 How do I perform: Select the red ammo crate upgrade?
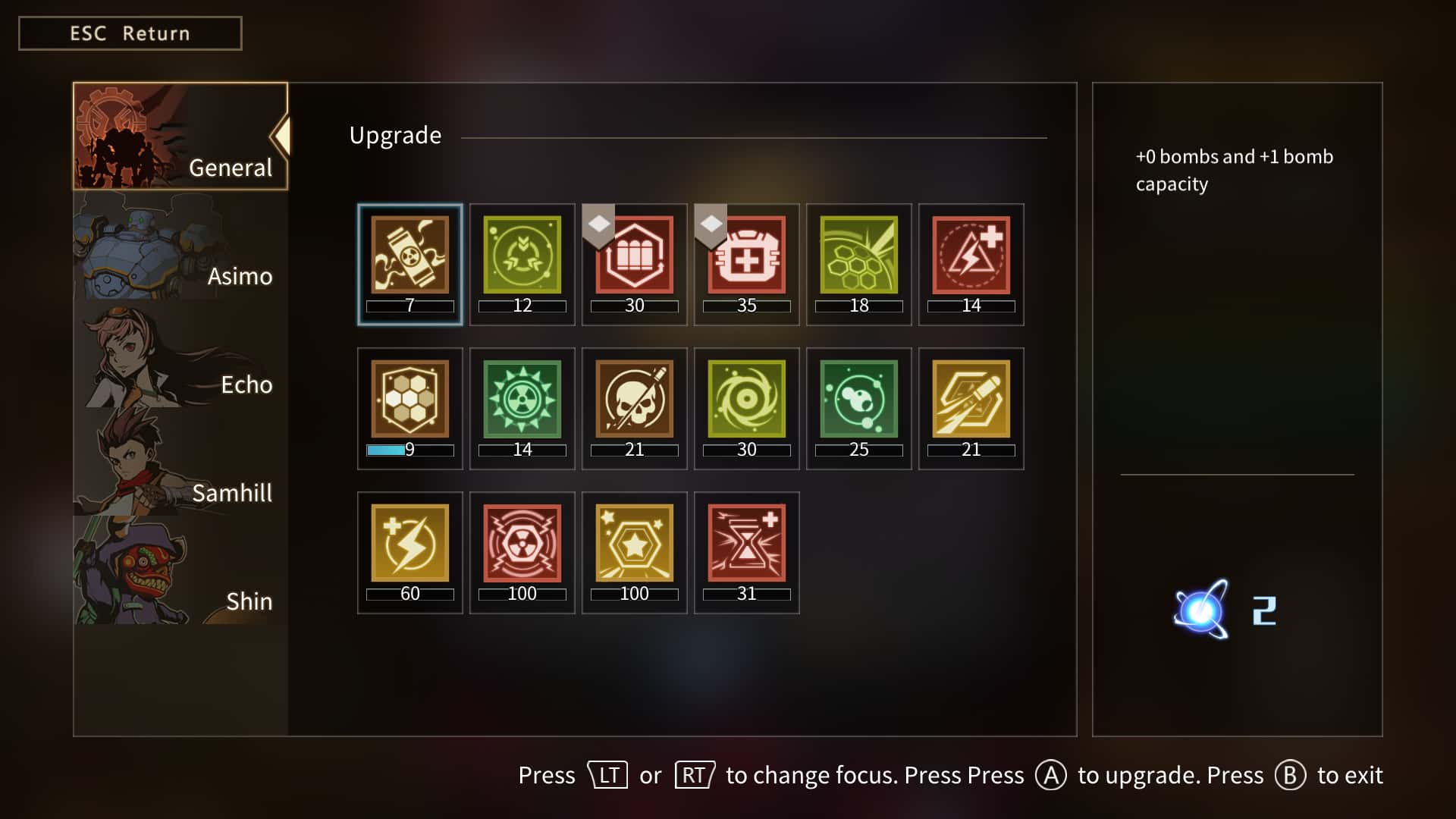coord(634,256)
